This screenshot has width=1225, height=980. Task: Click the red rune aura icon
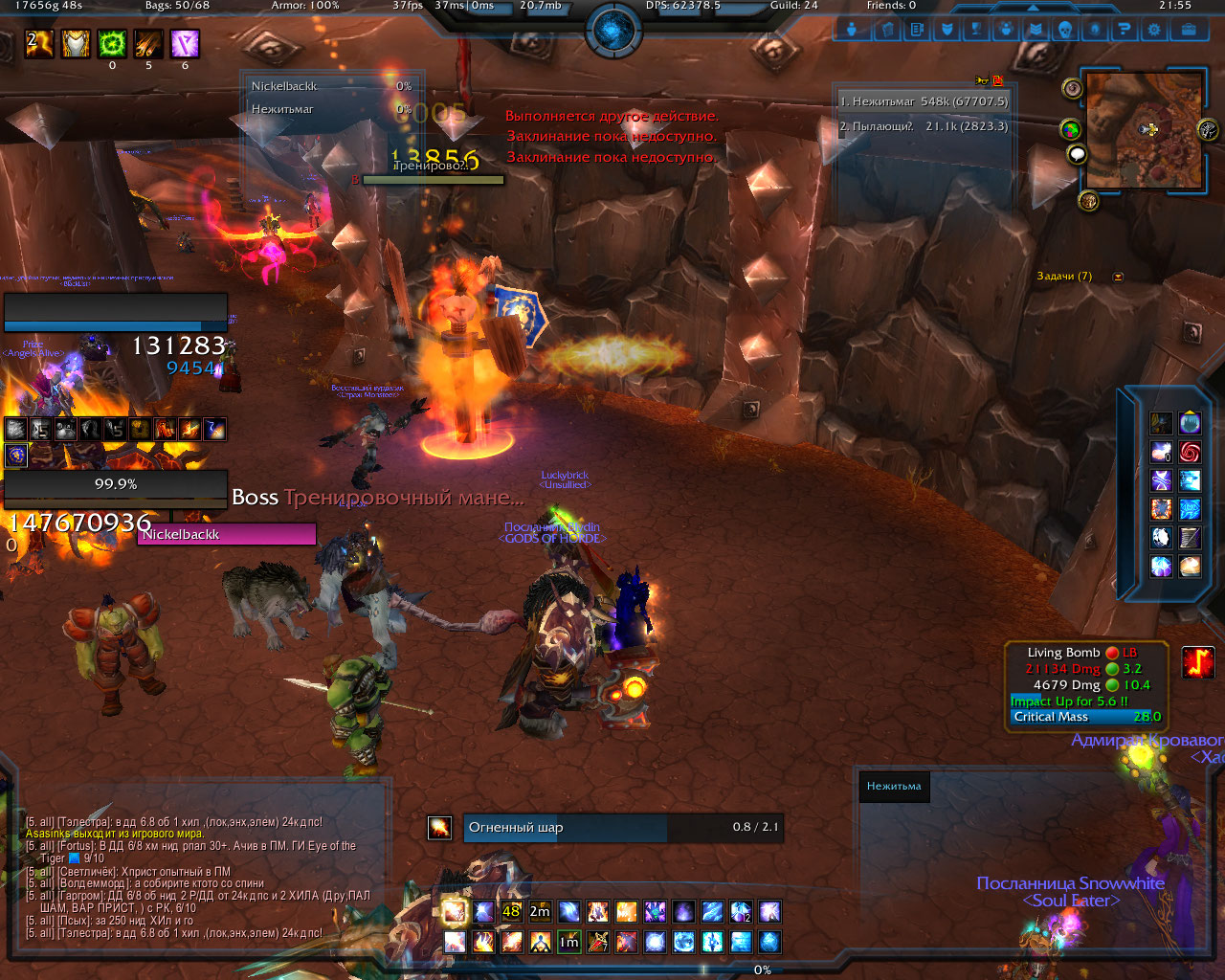tap(1198, 662)
